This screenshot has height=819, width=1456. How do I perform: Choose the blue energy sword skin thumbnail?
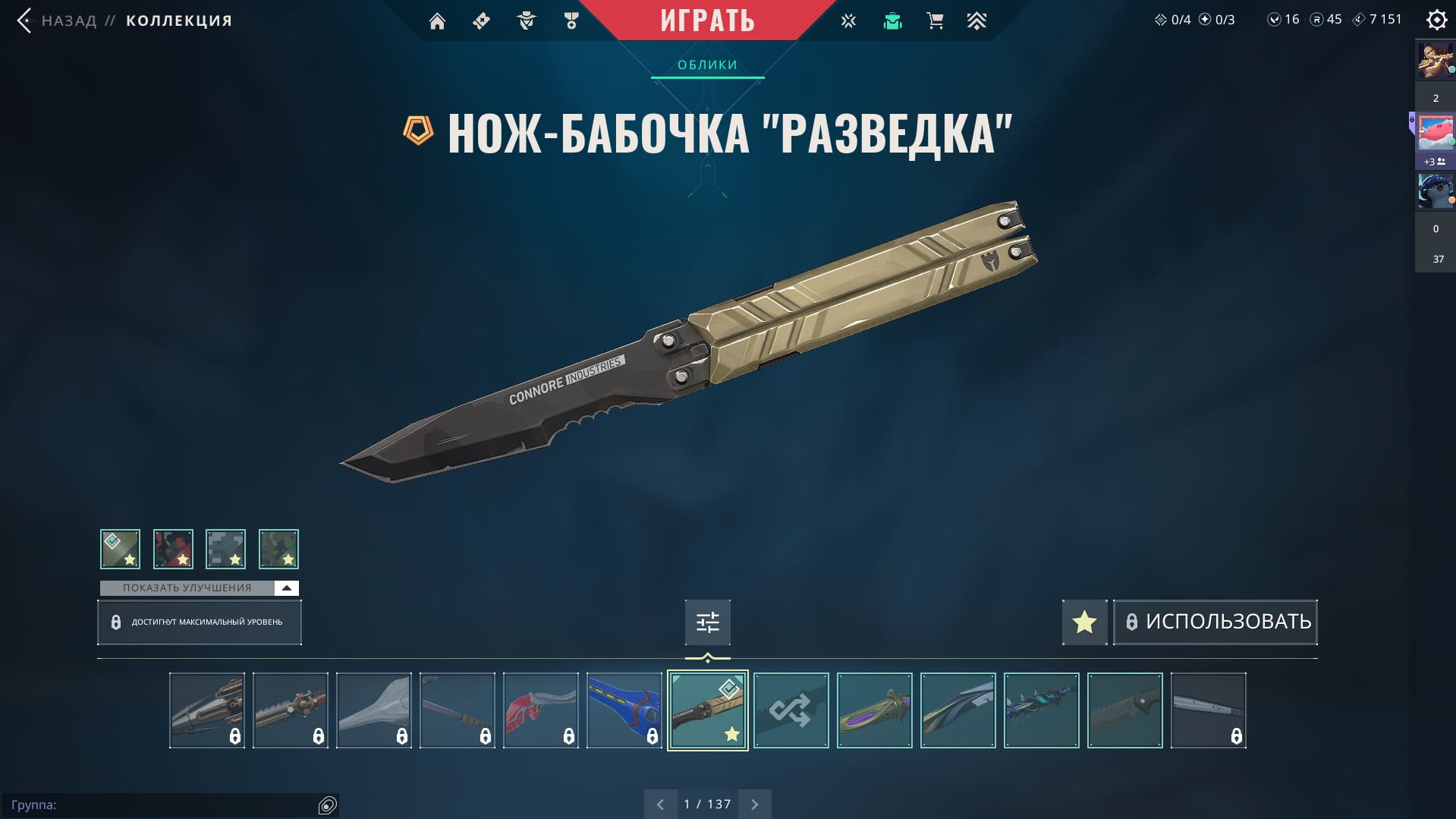624,710
